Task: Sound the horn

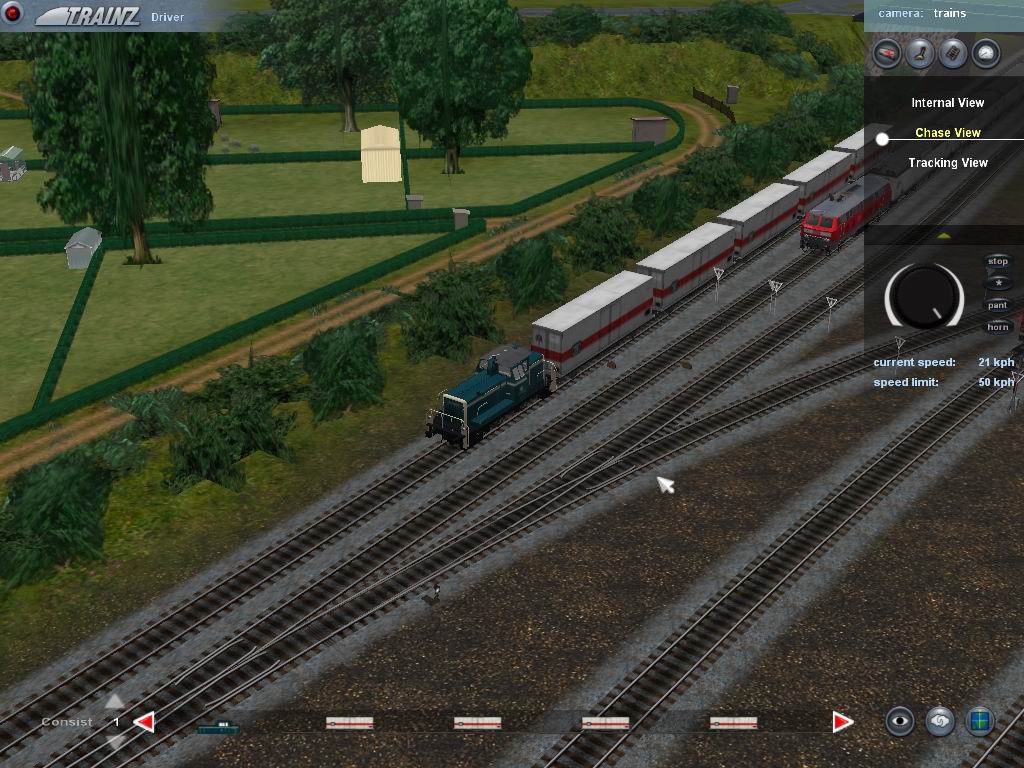Action: point(998,327)
